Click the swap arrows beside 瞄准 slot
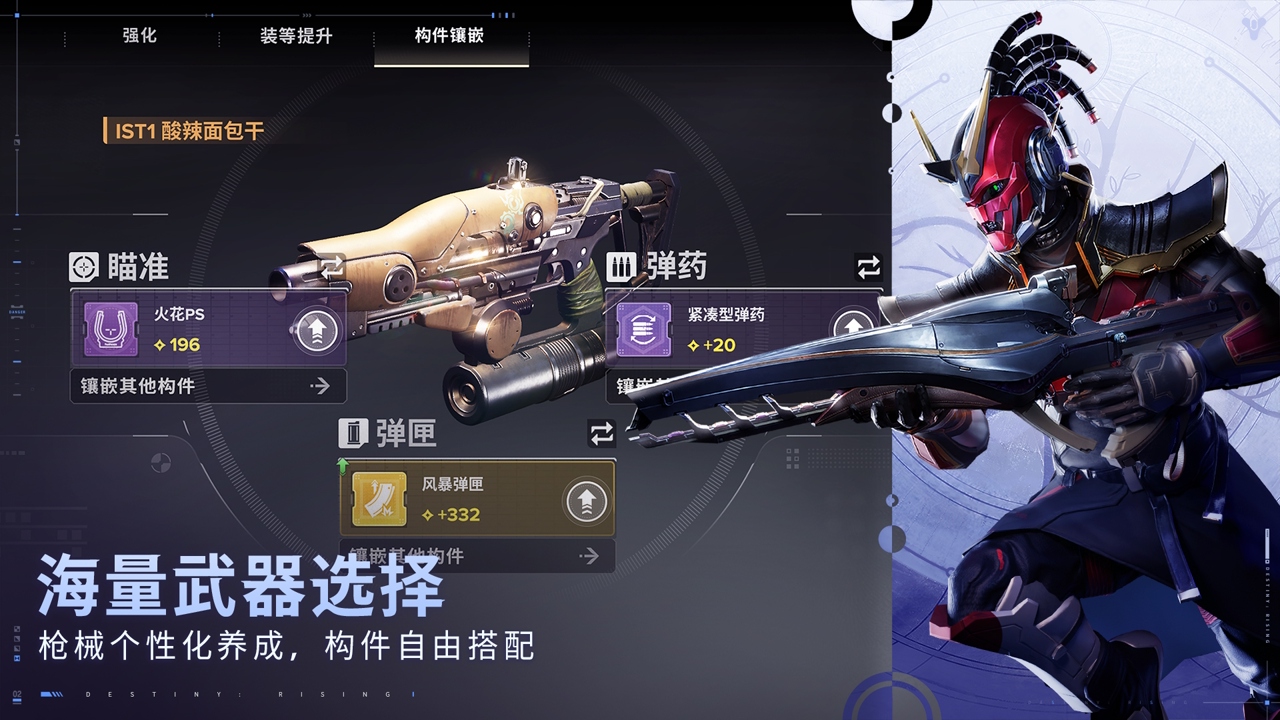The width and height of the screenshot is (1280, 720). [x=332, y=267]
